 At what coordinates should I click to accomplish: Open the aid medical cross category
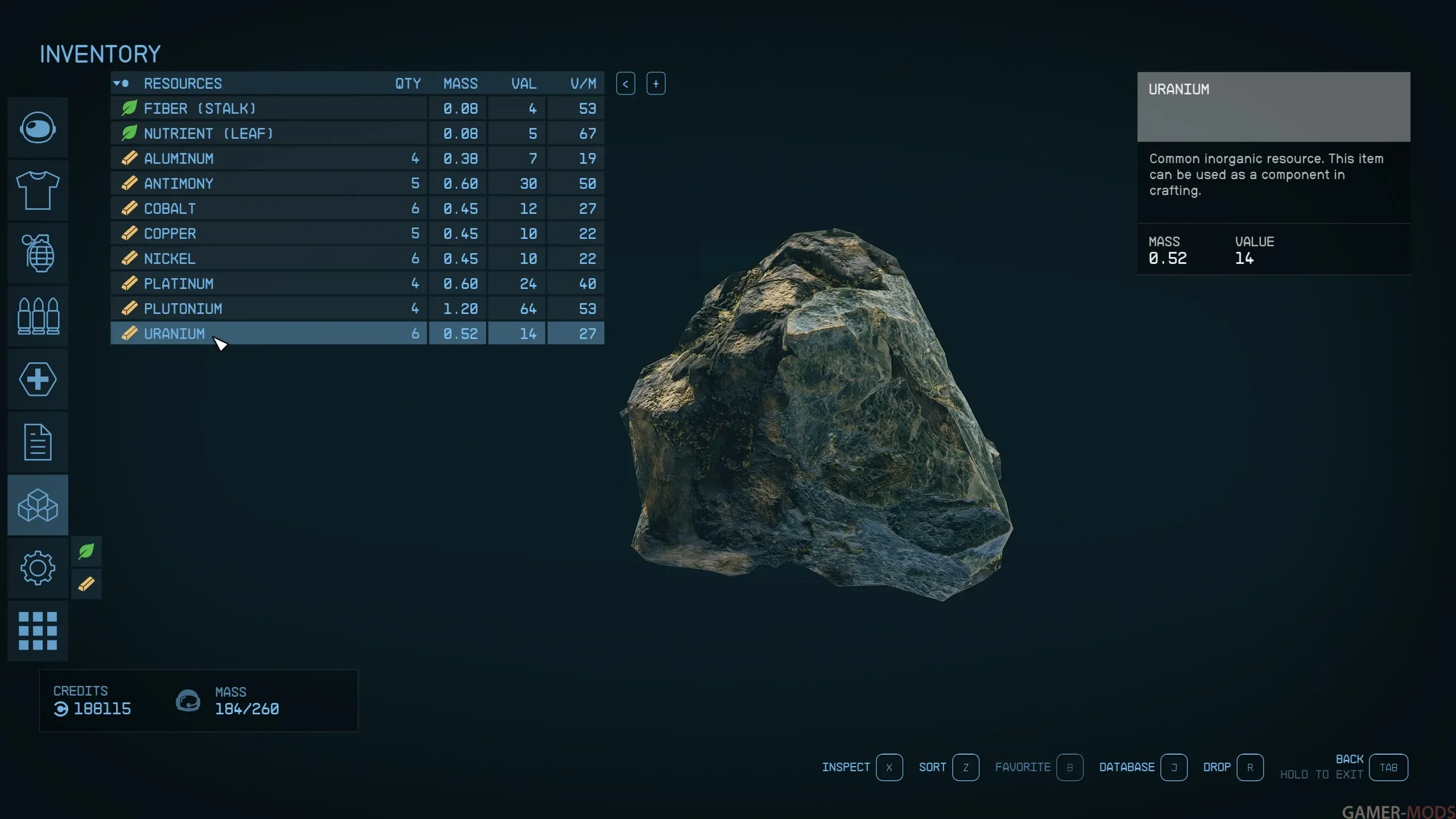coord(38,379)
